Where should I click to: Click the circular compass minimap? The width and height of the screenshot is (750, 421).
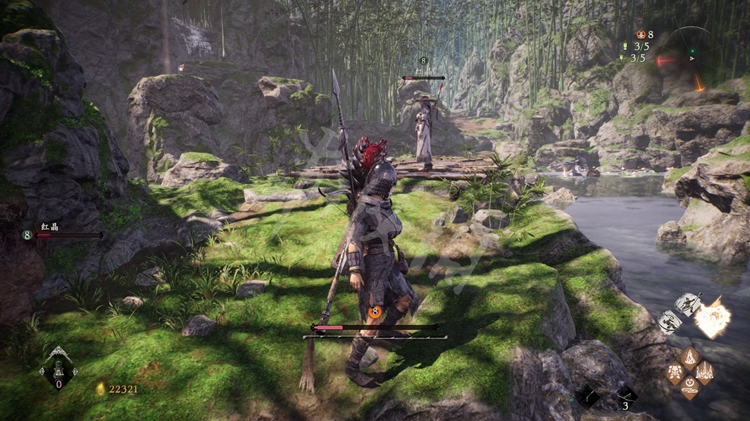tap(692, 56)
